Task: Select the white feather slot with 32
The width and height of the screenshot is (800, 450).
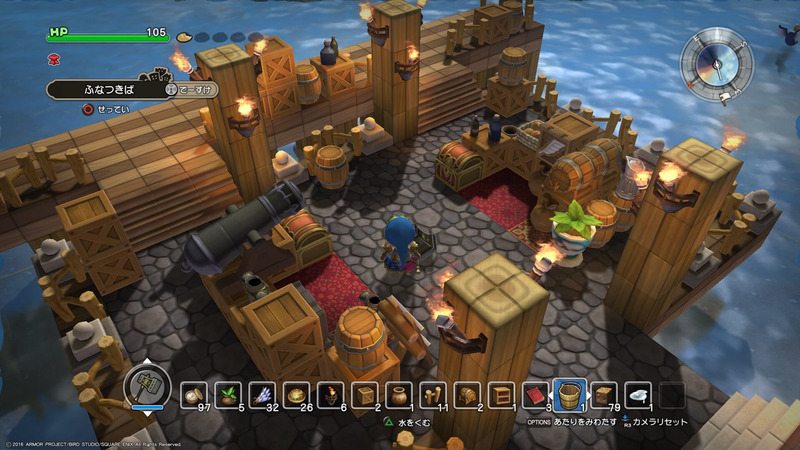Action: (262, 395)
